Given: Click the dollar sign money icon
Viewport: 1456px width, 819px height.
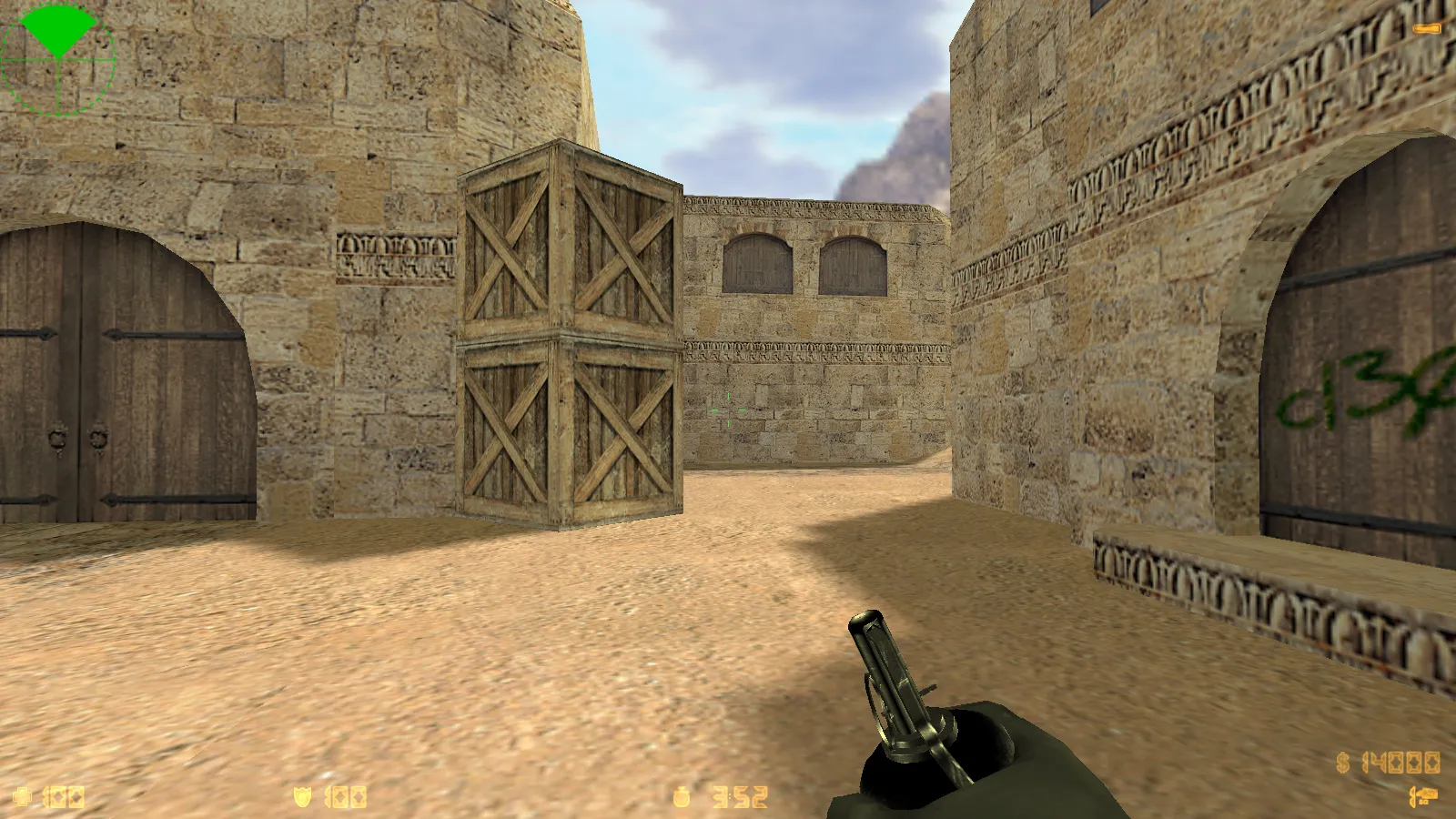Looking at the screenshot, I should point(1342,763).
